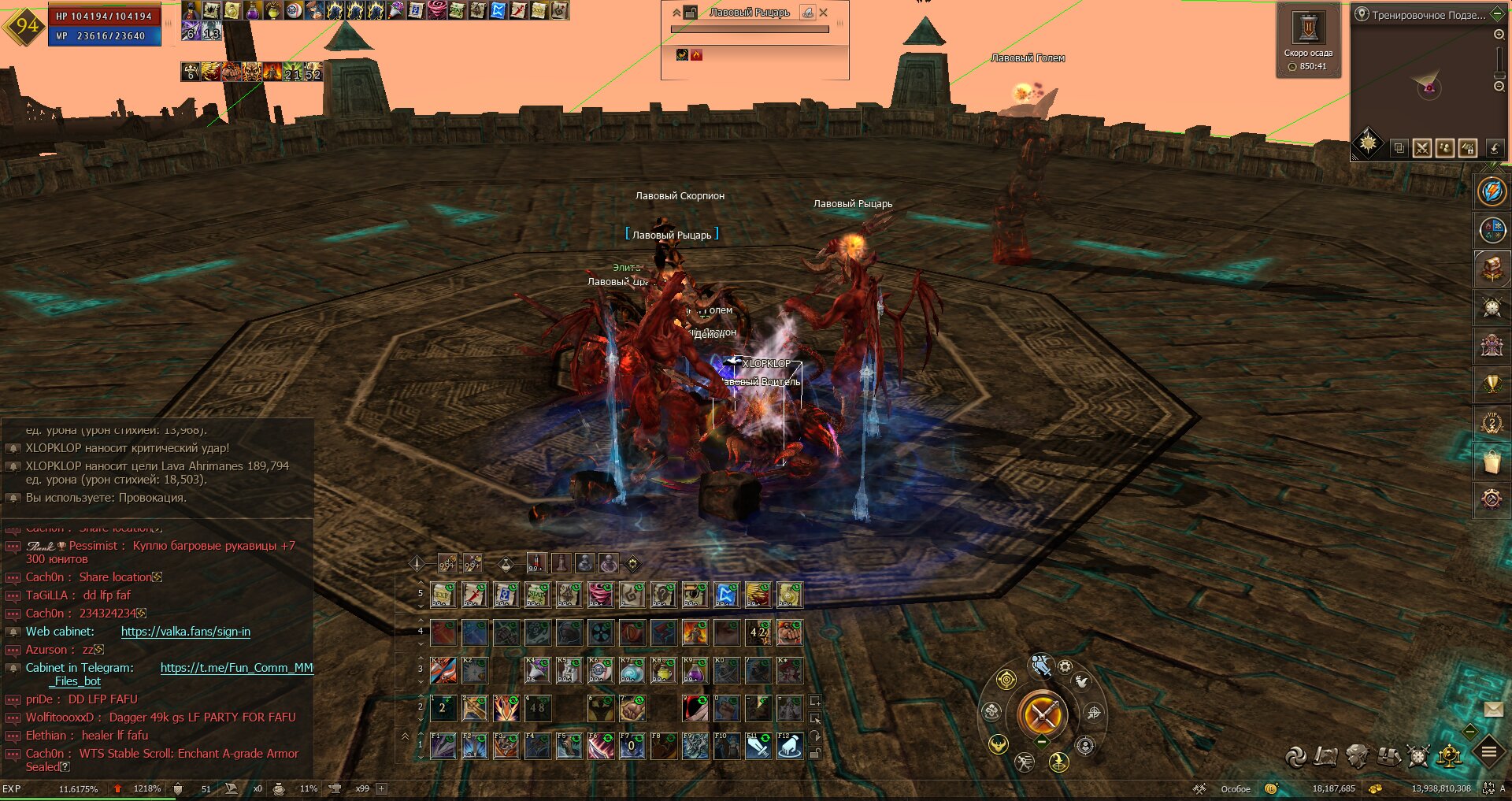Click the minimap radar area
Viewport: 1512px width, 801px height.
point(1427,85)
